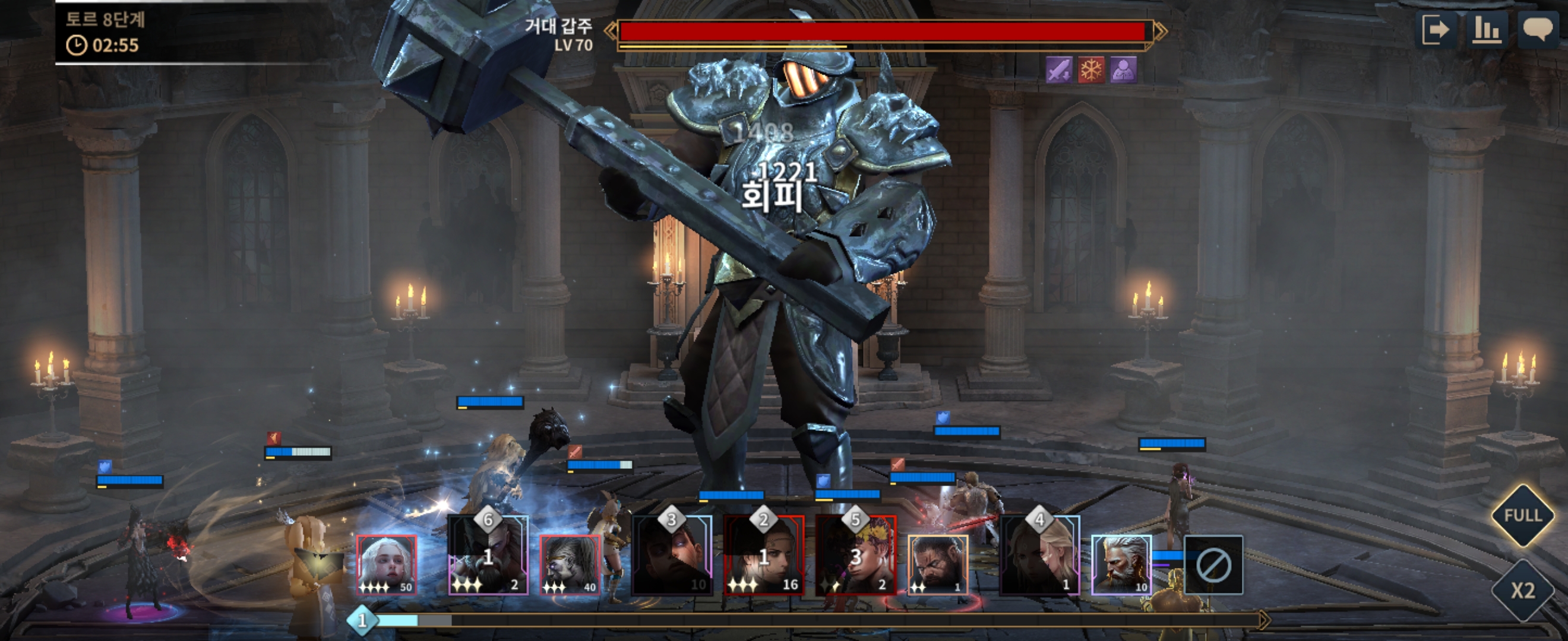Select the masked glowing-eye hero portrait
Viewport: 1568px width, 641px height.
click(570, 564)
